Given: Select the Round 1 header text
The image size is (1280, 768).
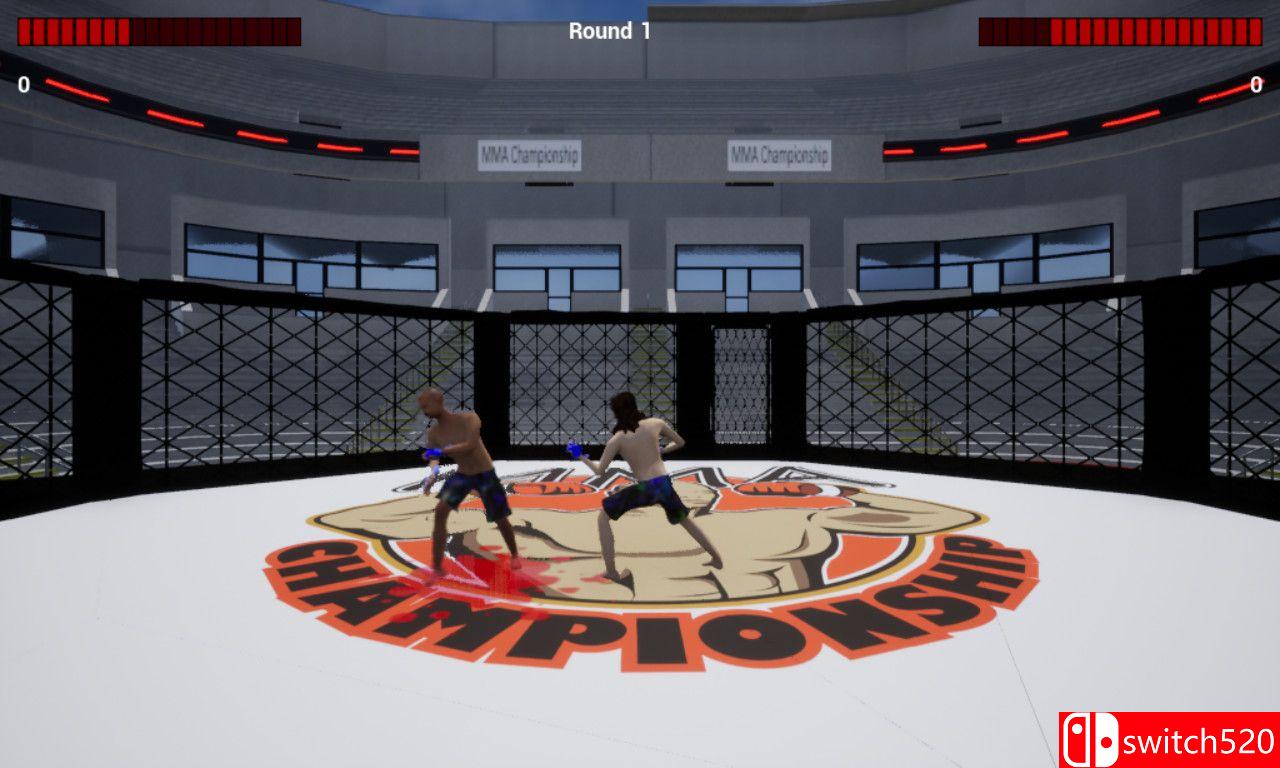Looking at the screenshot, I should pos(611,30).
